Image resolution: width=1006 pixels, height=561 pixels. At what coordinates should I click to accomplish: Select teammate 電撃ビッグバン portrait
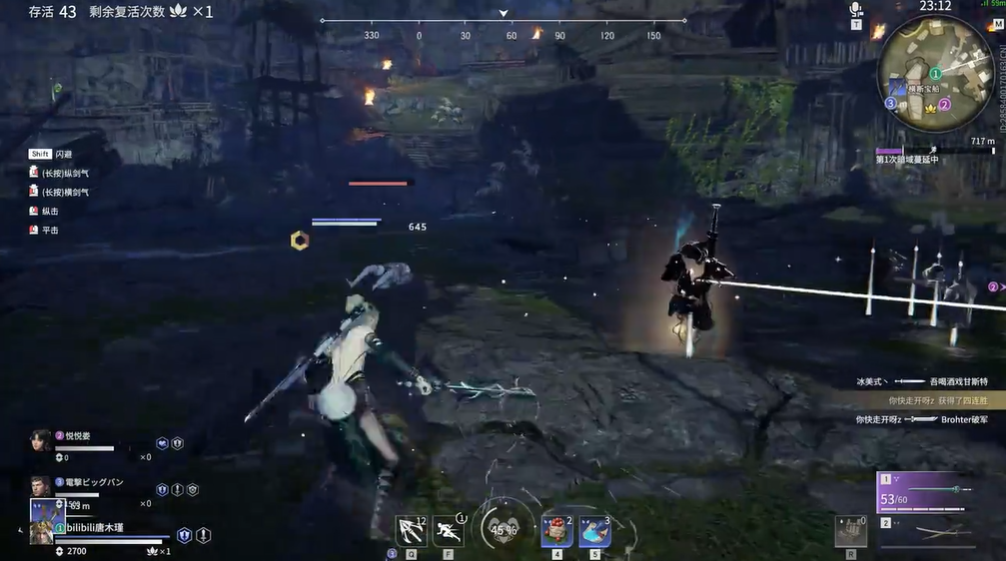tap(41, 487)
